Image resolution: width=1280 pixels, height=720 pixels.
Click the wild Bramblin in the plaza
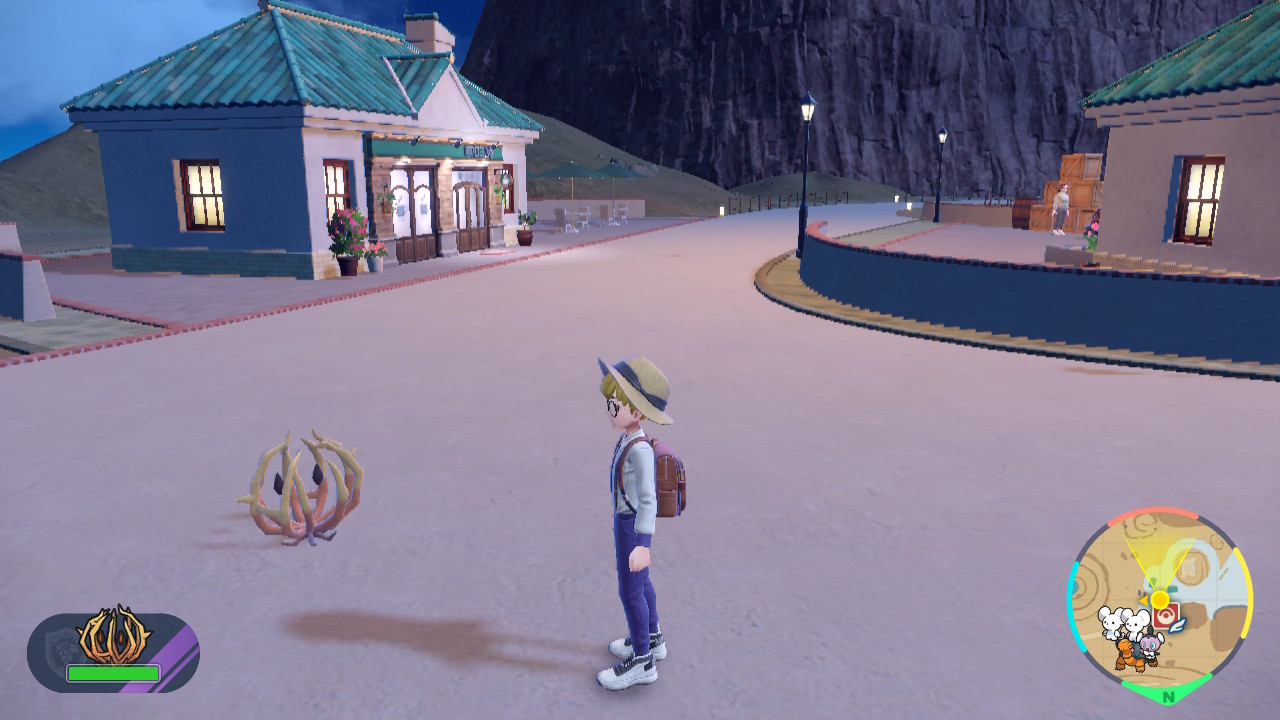pyautogui.click(x=300, y=490)
